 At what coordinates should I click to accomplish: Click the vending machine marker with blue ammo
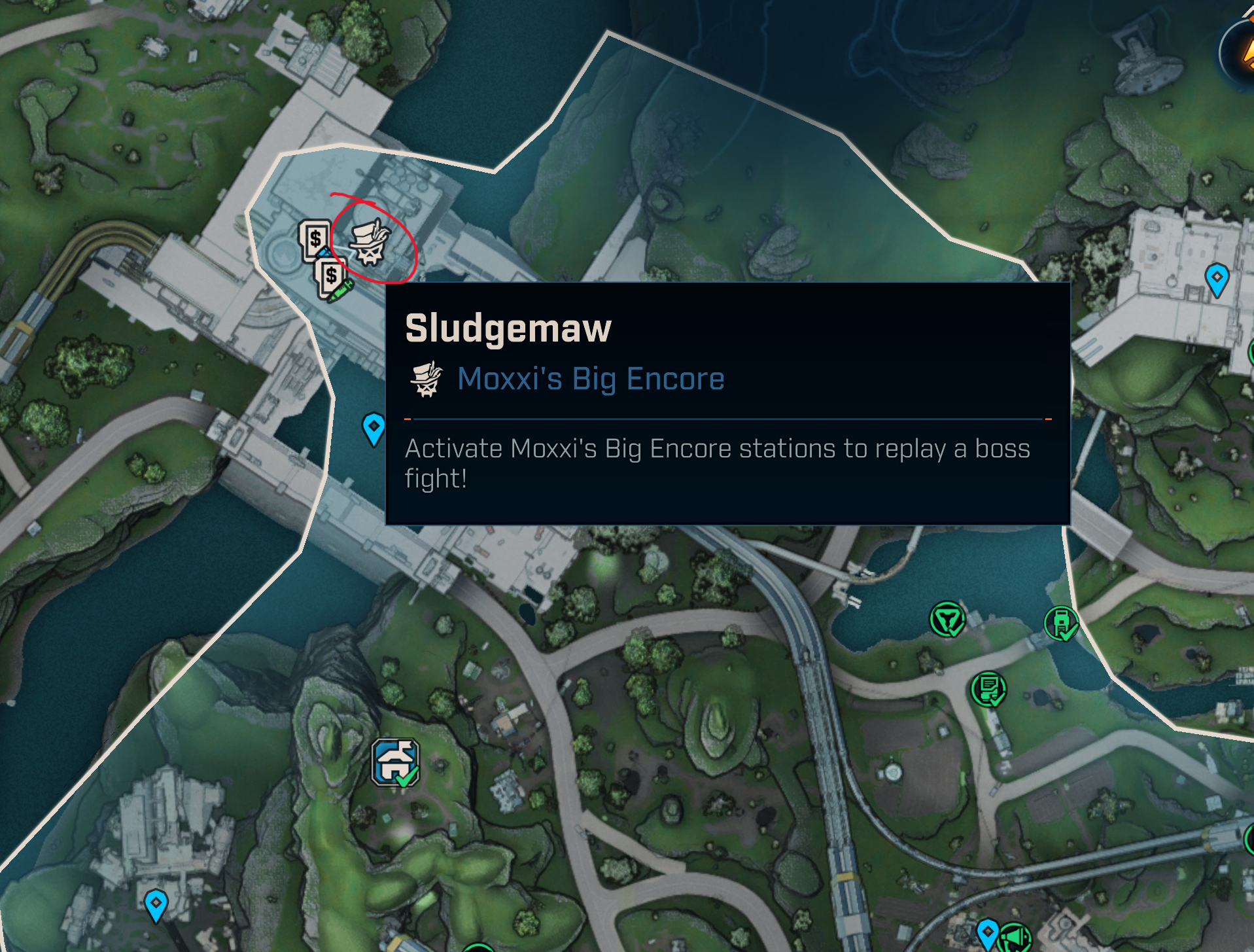[x=314, y=239]
